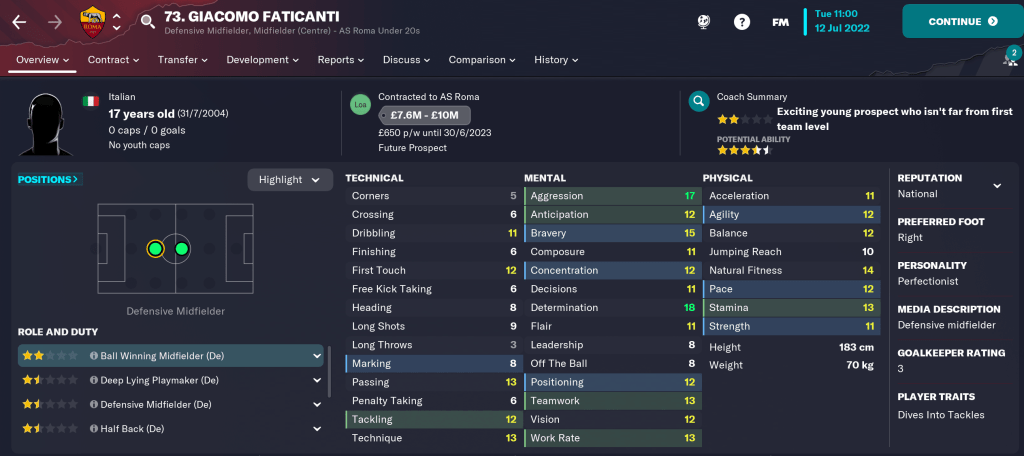Expand the Reputation section chevron
The width and height of the screenshot is (1024, 456).
pos(996,186)
